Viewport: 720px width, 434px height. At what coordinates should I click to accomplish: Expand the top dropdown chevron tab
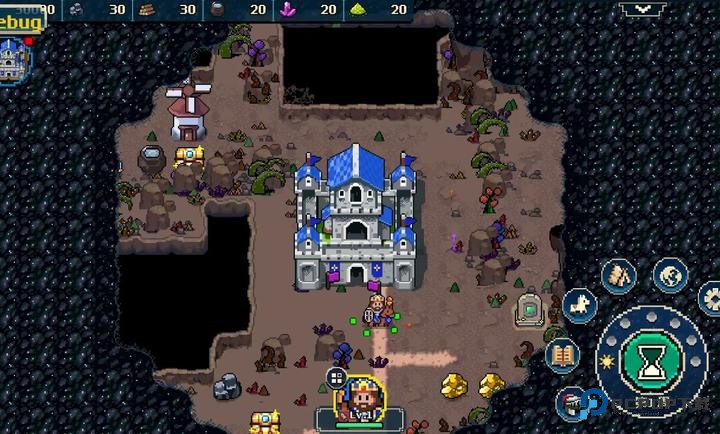tap(643, 9)
